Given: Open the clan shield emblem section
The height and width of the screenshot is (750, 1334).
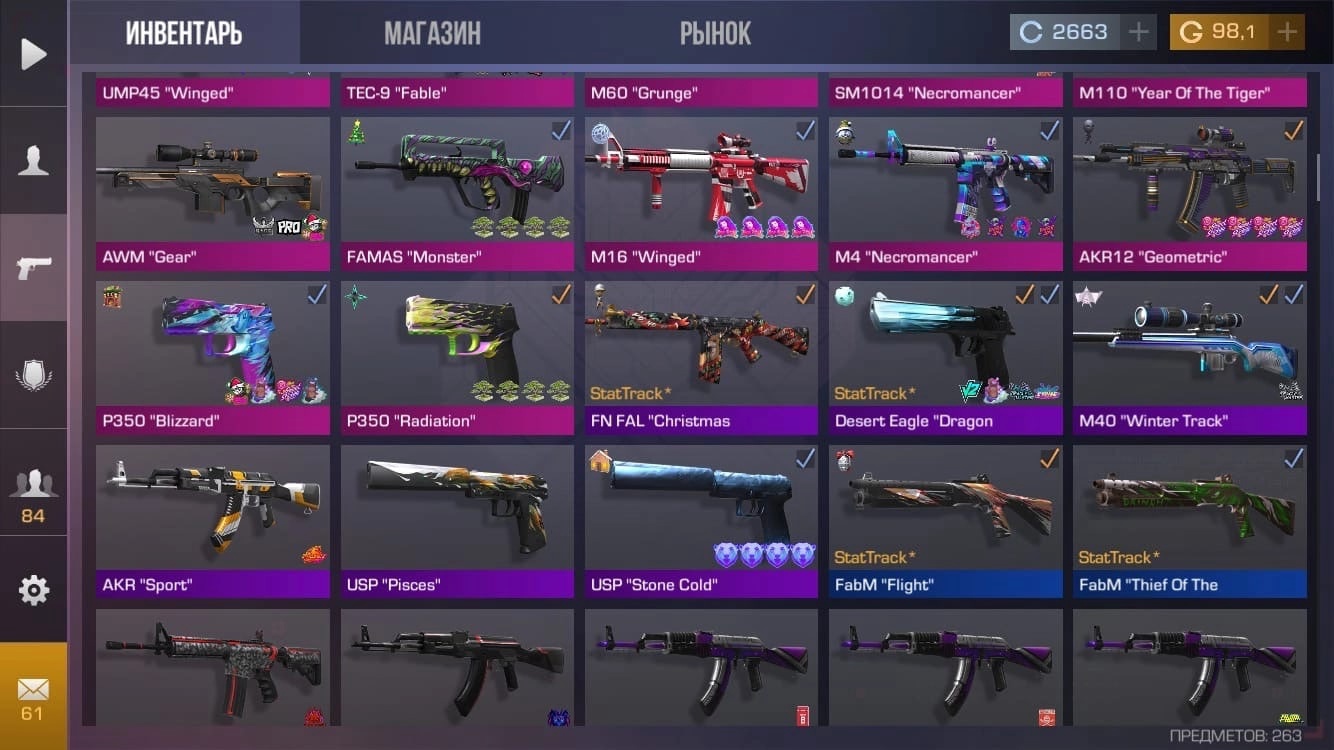Looking at the screenshot, I should point(34,375).
